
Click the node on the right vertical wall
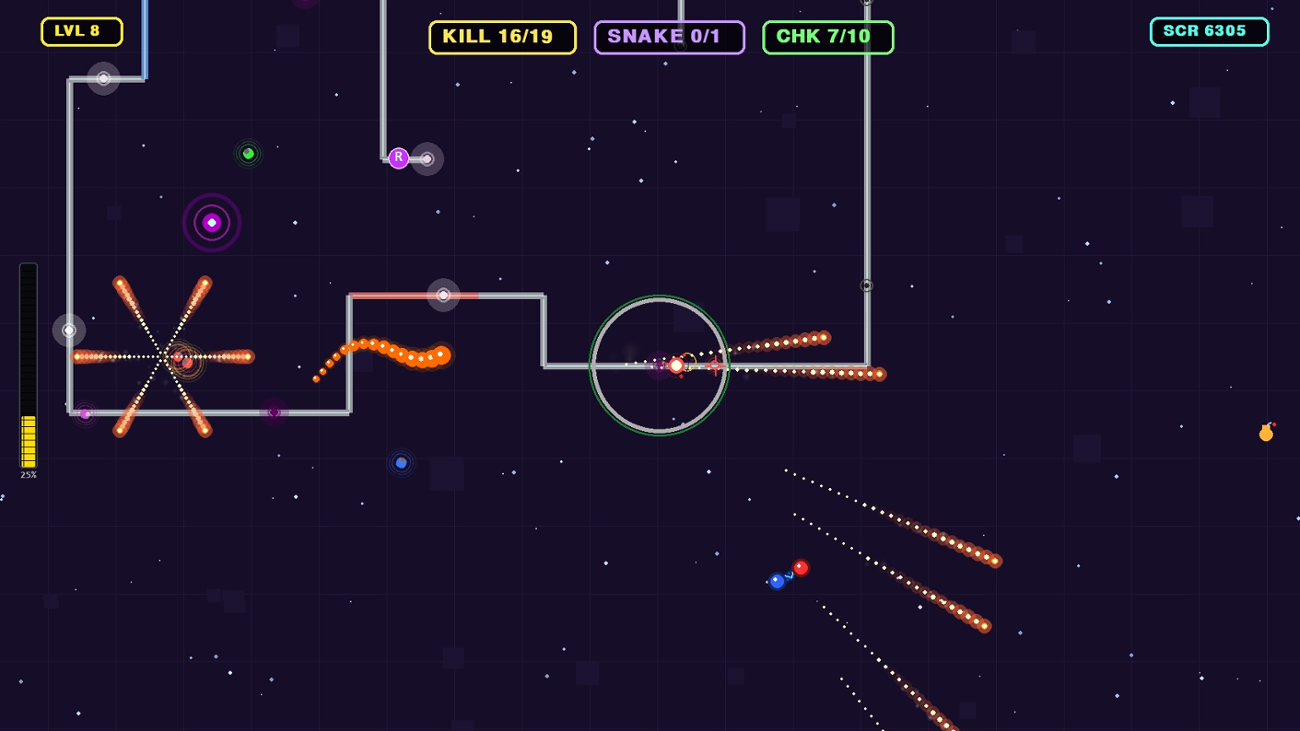864,283
